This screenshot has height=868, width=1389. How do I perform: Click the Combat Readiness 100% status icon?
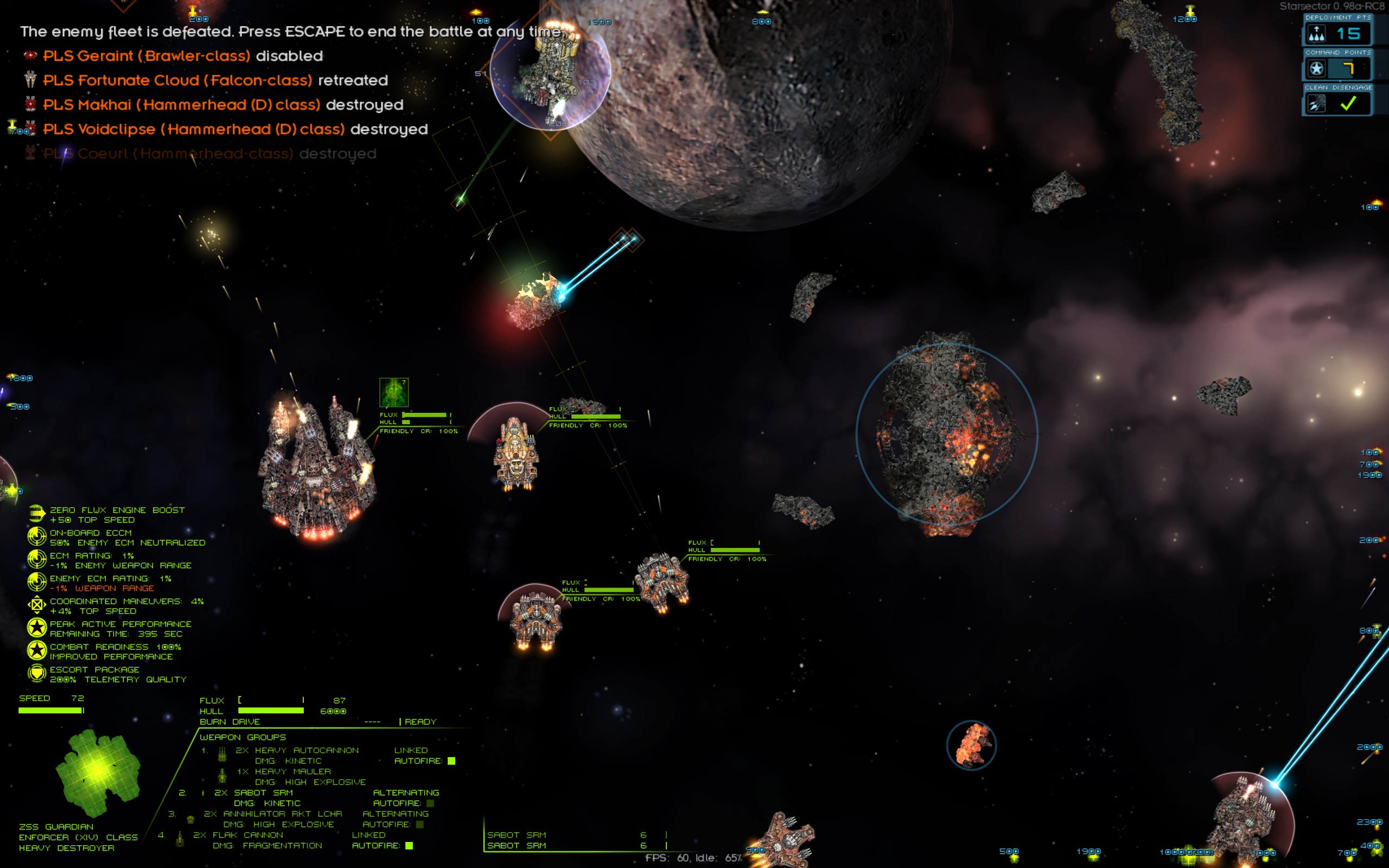(37, 650)
